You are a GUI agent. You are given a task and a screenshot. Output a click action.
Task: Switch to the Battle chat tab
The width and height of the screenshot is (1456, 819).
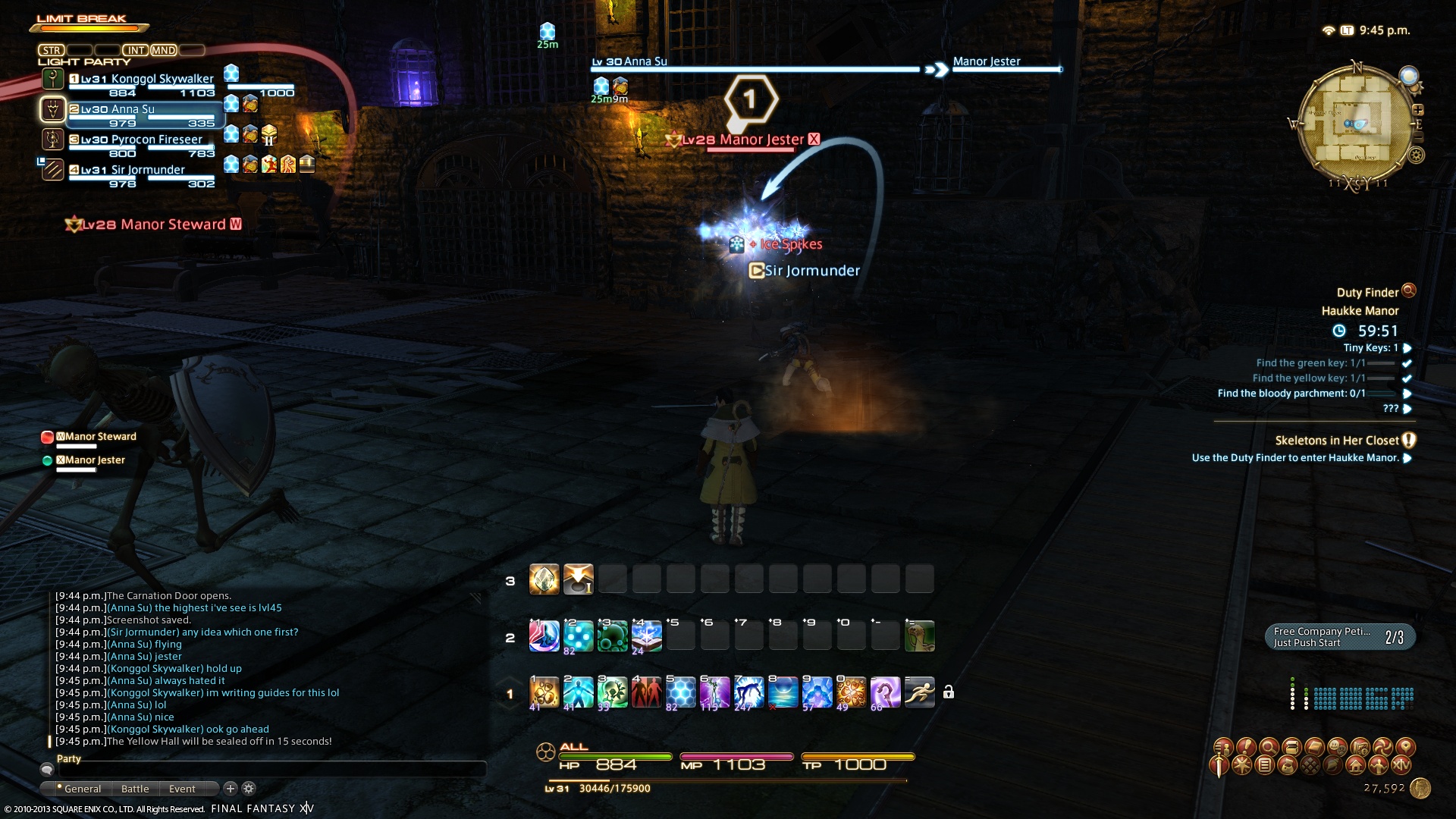[x=135, y=789]
